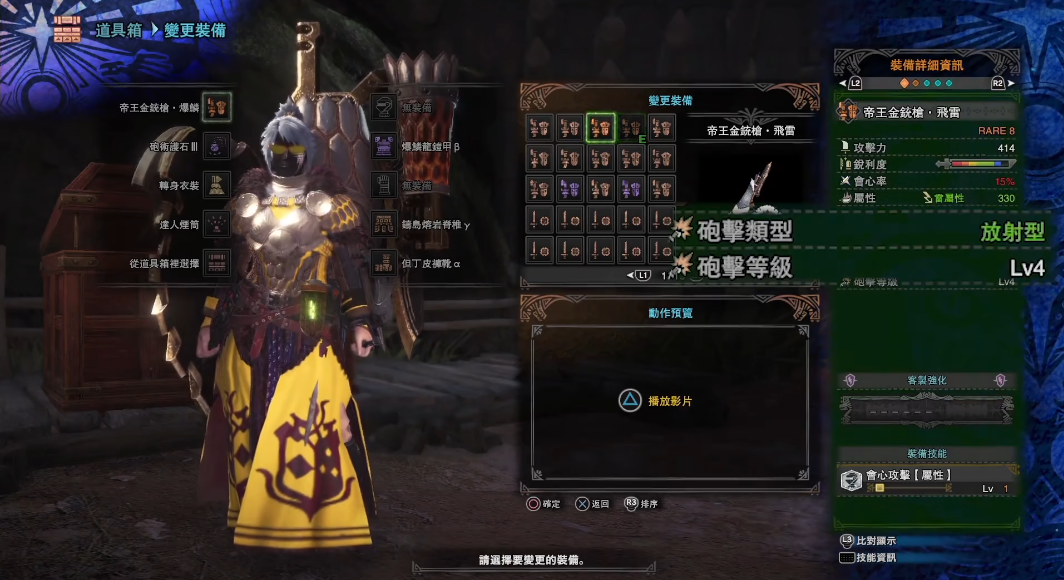Screen dimensions: 1064x580
Task: Select the 伯丁皮褲靴α leg armor slot
Action: coord(384,263)
